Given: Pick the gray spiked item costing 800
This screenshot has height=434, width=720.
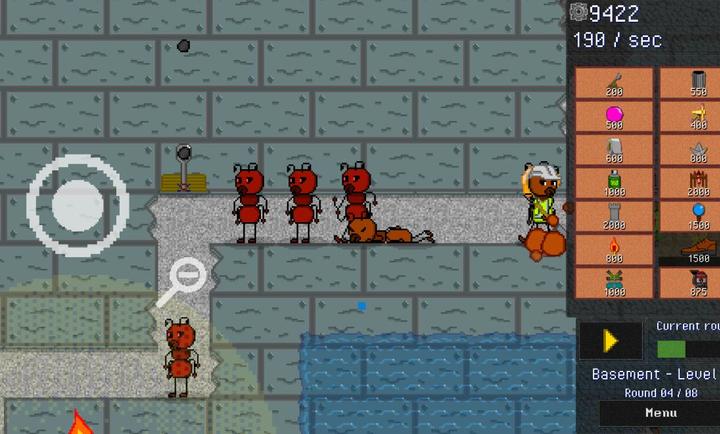Looking at the screenshot, I should (x=696, y=150).
